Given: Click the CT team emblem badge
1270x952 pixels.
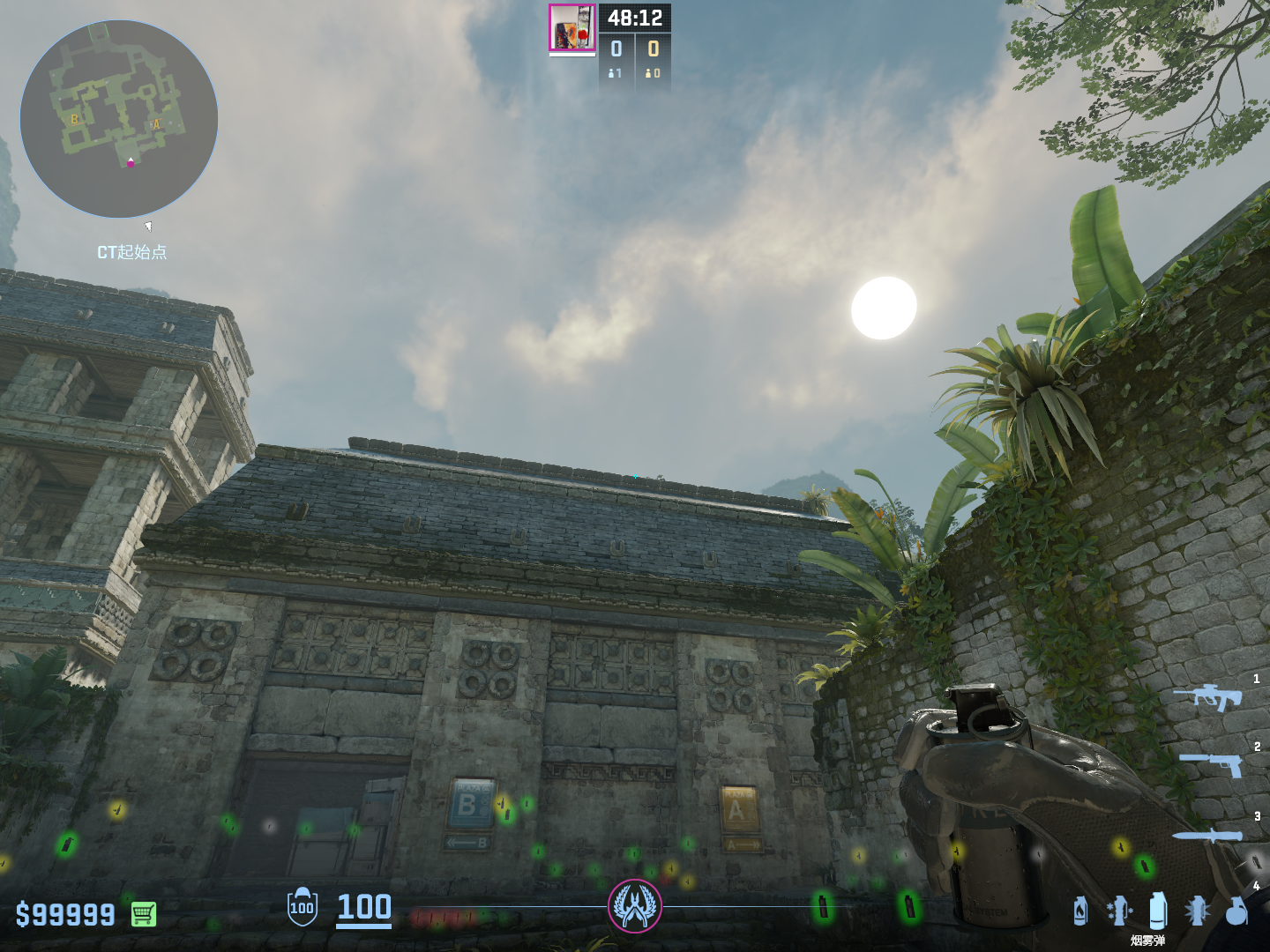Looking at the screenshot, I should 635,906.
